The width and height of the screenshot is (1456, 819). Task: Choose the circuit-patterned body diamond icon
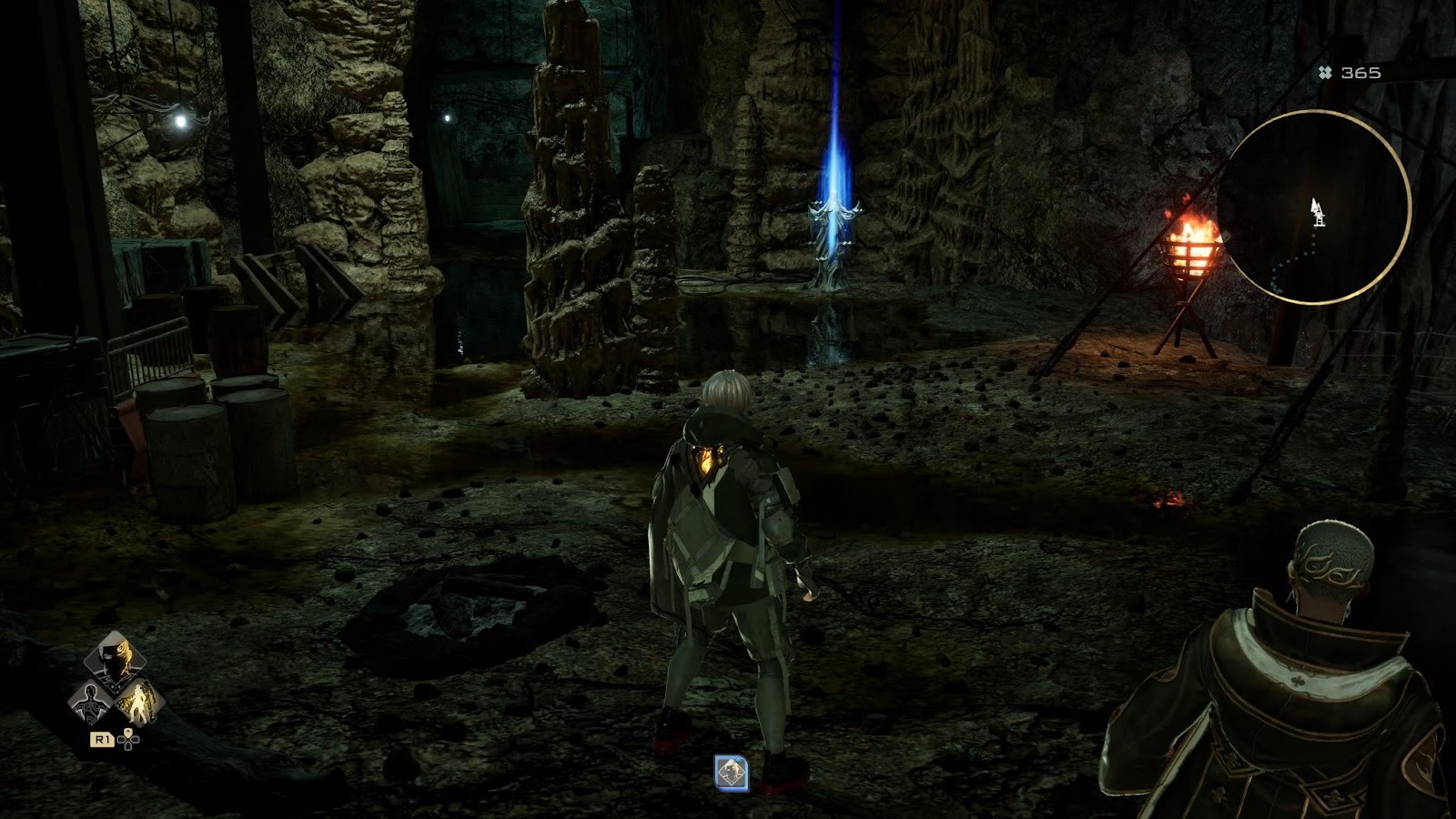point(92,702)
